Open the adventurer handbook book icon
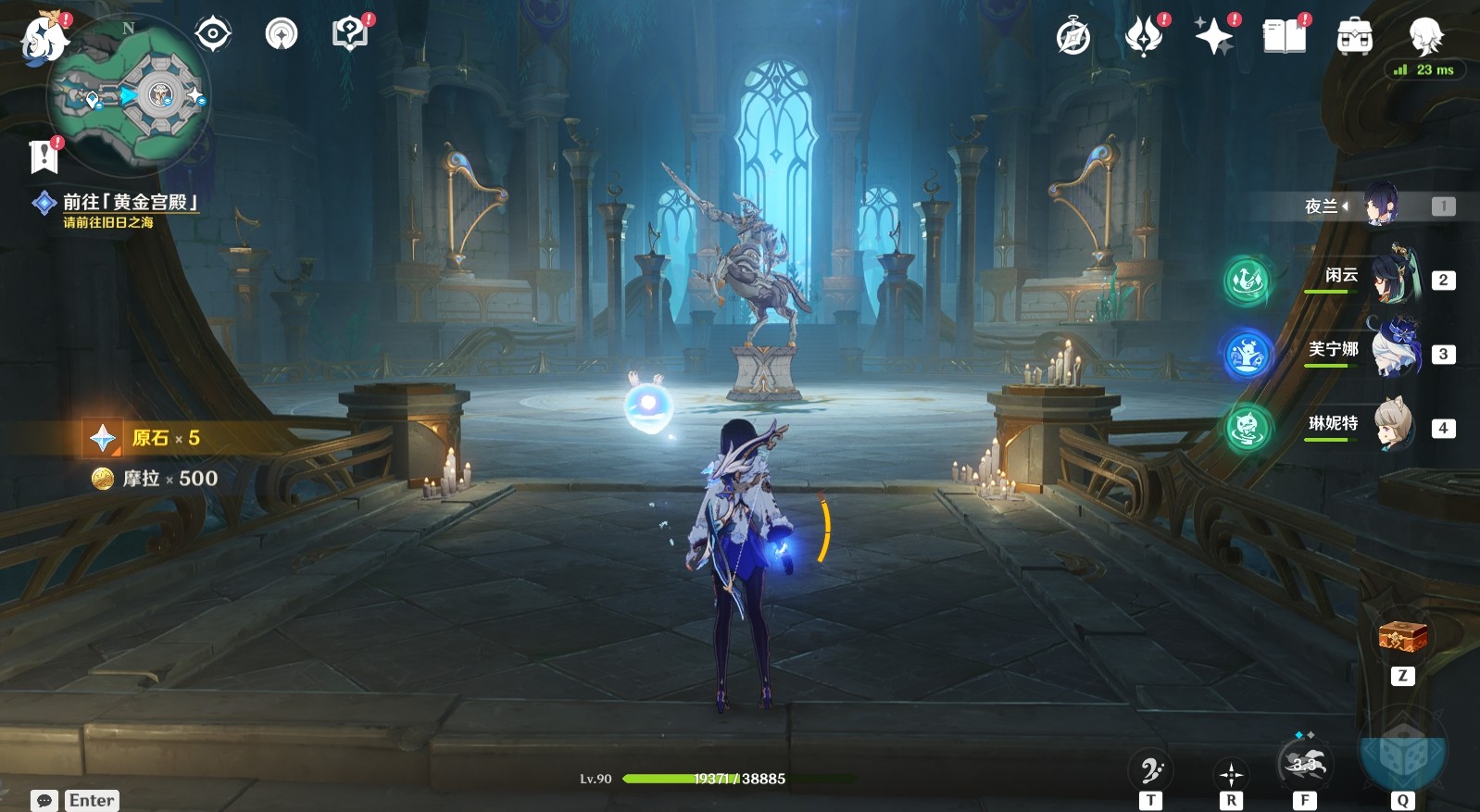The width and height of the screenshot is (1480, 812). coord(1284,37)
